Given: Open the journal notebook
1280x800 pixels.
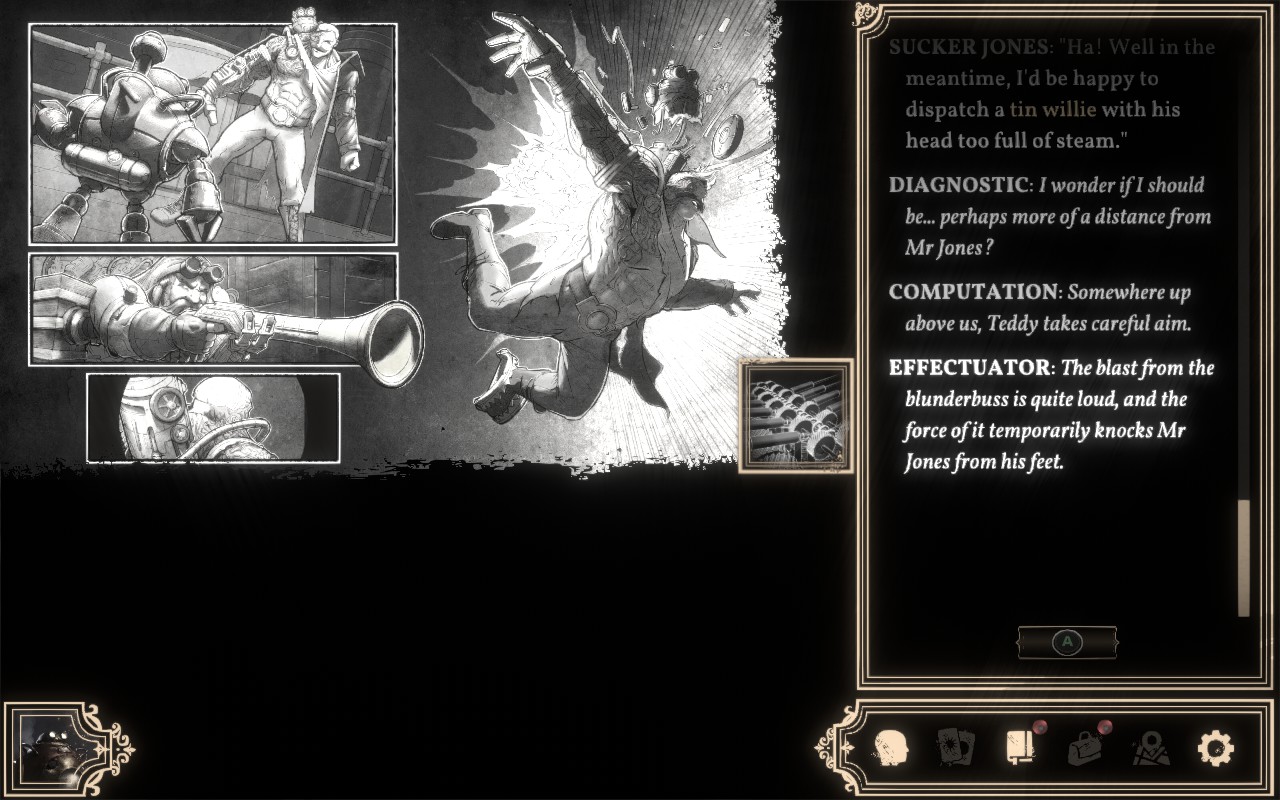Looking at the screenshot, I should (x=1019, y=747).
